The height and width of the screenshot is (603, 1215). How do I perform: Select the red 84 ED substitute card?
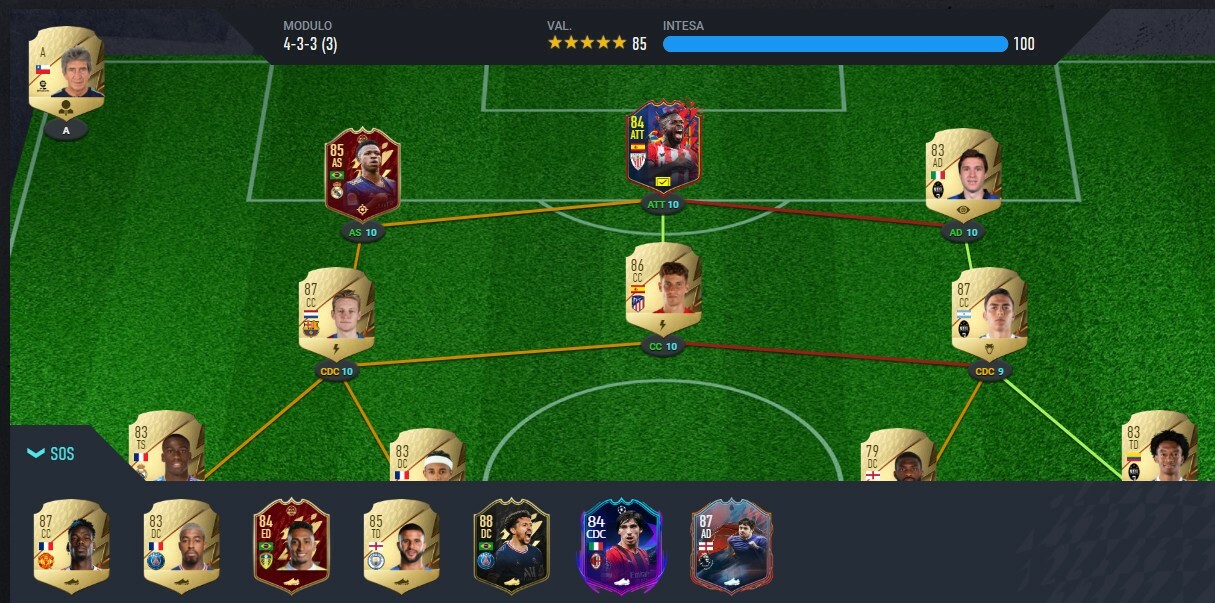click(x=291, y=547)
